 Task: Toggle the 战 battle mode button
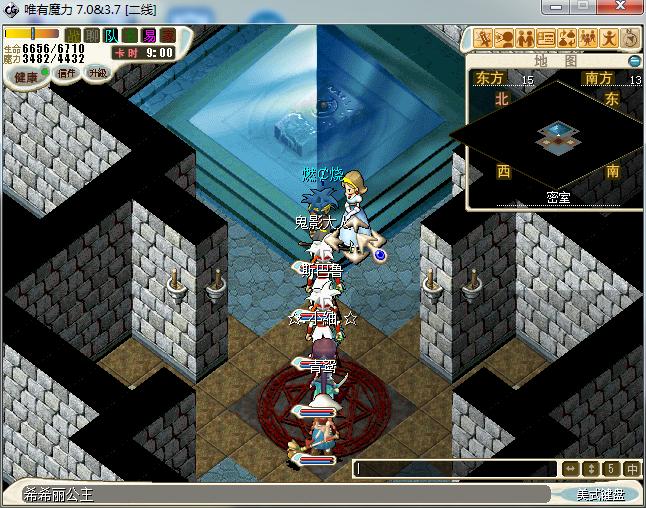pyautogui.click(x=73, y=35)
